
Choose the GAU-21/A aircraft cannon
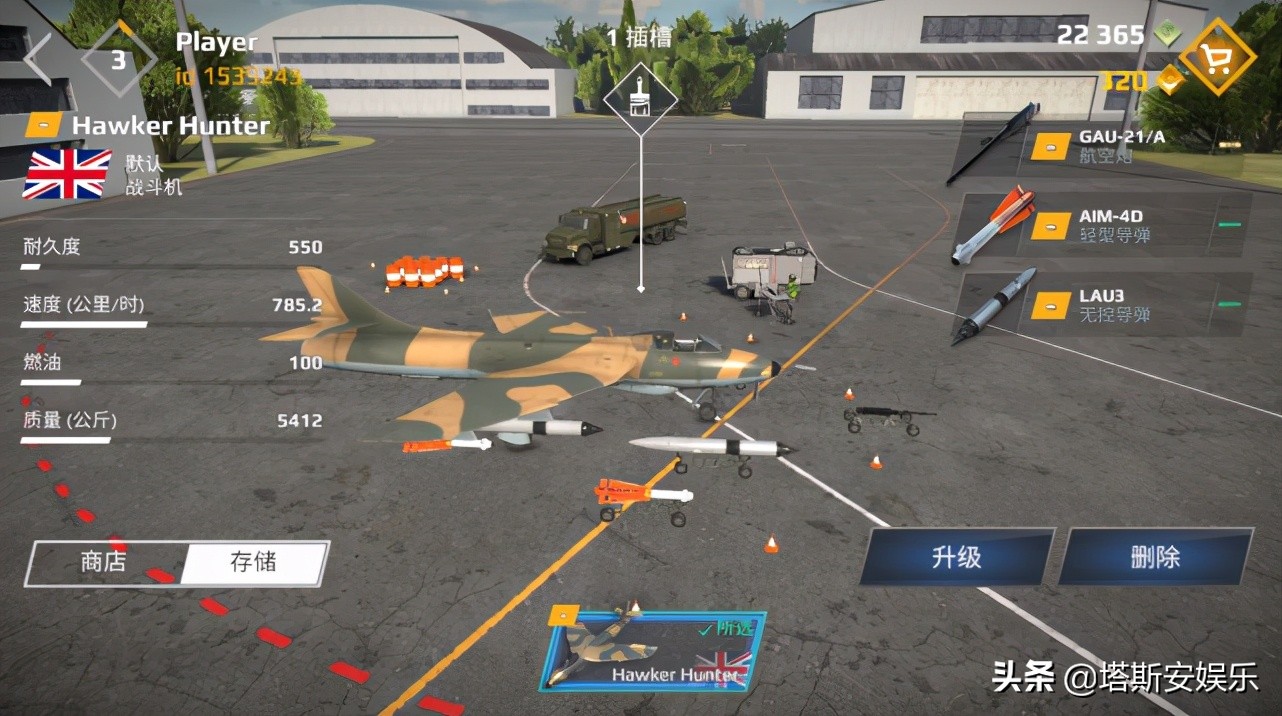(x=1100, y=146)
